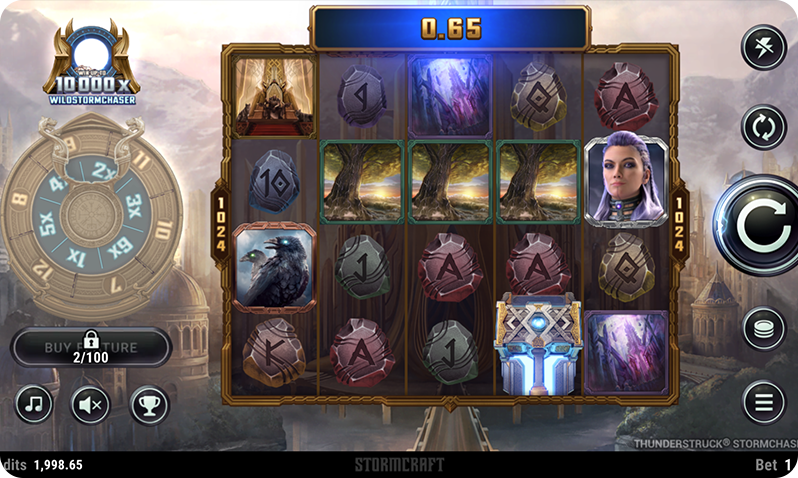Unmute sound with the speaker icon
The height and width of the screenshot is (478, 798).
(x=91, y=404)
